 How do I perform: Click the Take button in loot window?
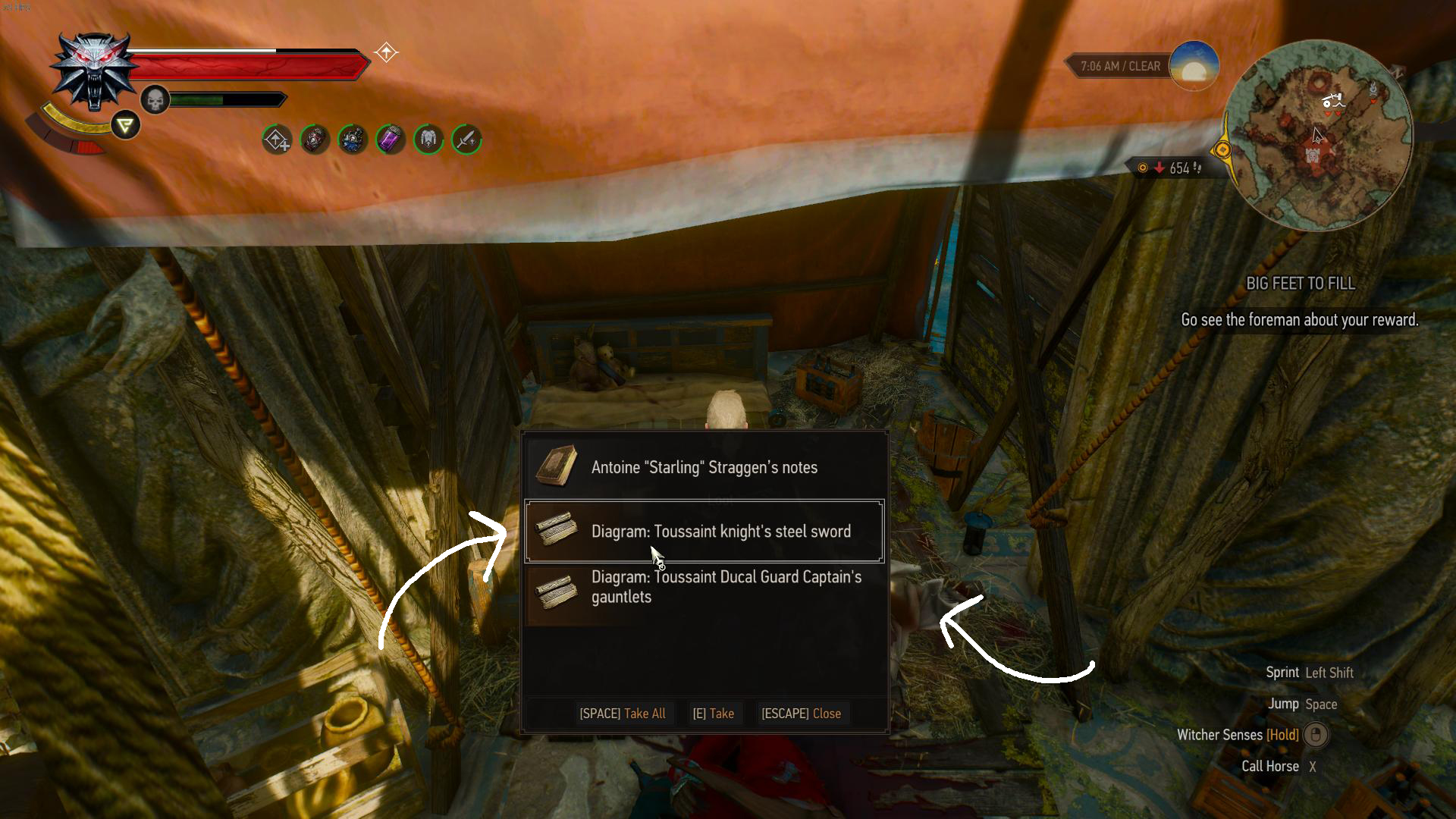click(x=713, y=714)
